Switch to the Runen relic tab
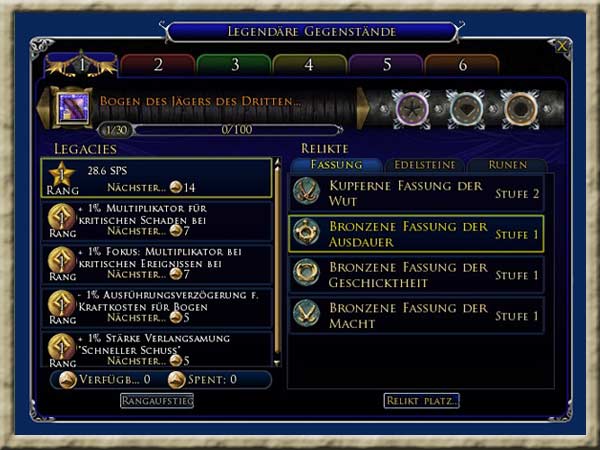This screenshot has width=600, height=450. tap(506, 165)
